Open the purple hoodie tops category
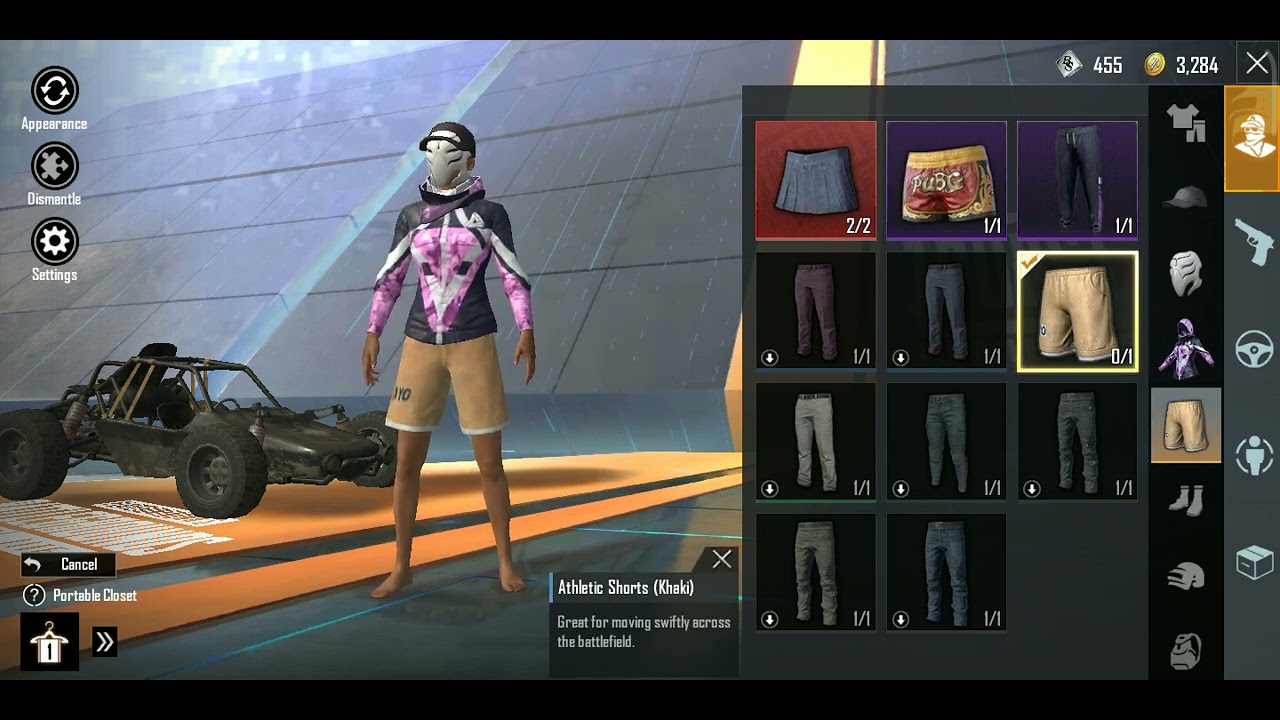The width and height of the screenshot is (1280, 720). 1186,348
